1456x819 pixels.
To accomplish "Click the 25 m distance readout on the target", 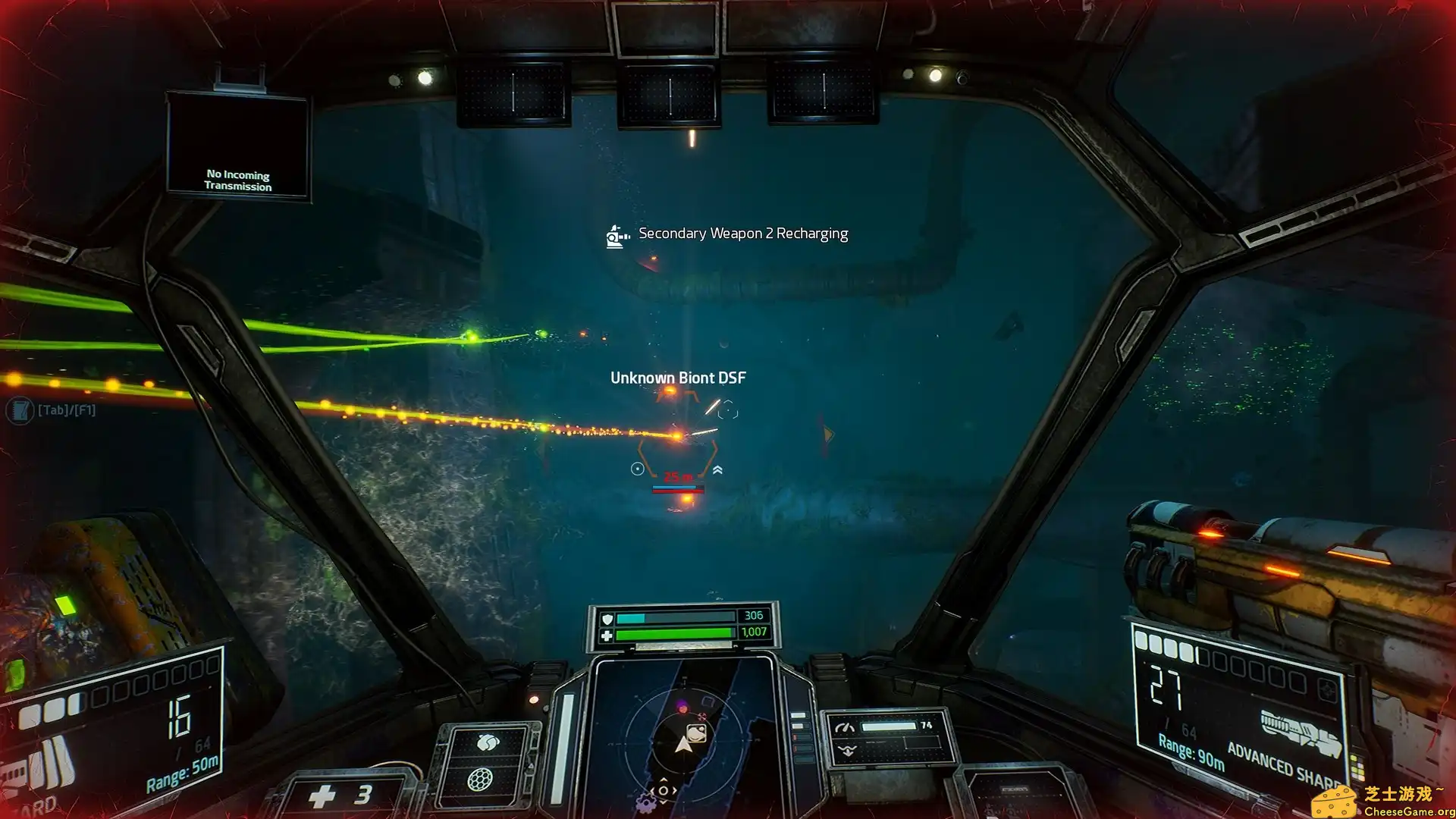I will 677,477.
